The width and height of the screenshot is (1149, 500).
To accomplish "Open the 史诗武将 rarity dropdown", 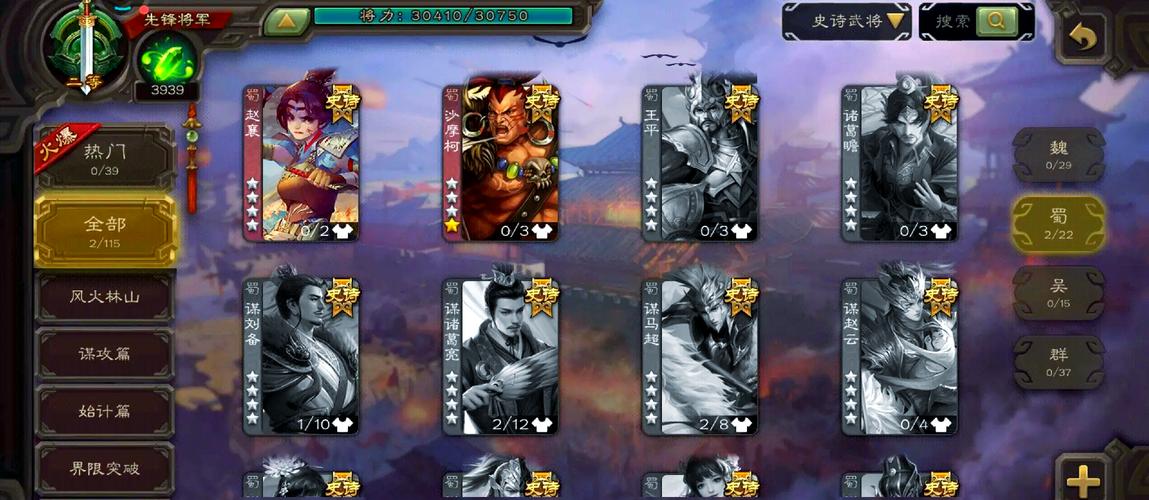I will (x=845, y=21).
